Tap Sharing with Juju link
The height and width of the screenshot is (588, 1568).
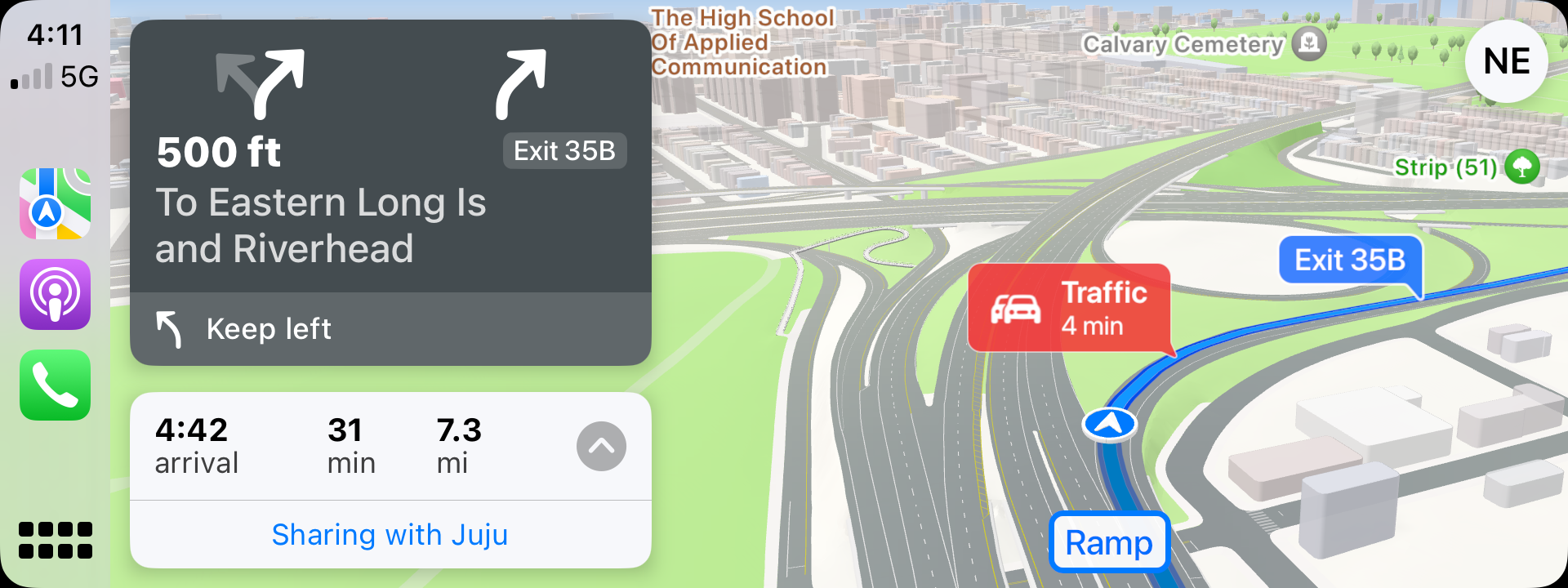(x=390, y=535)
